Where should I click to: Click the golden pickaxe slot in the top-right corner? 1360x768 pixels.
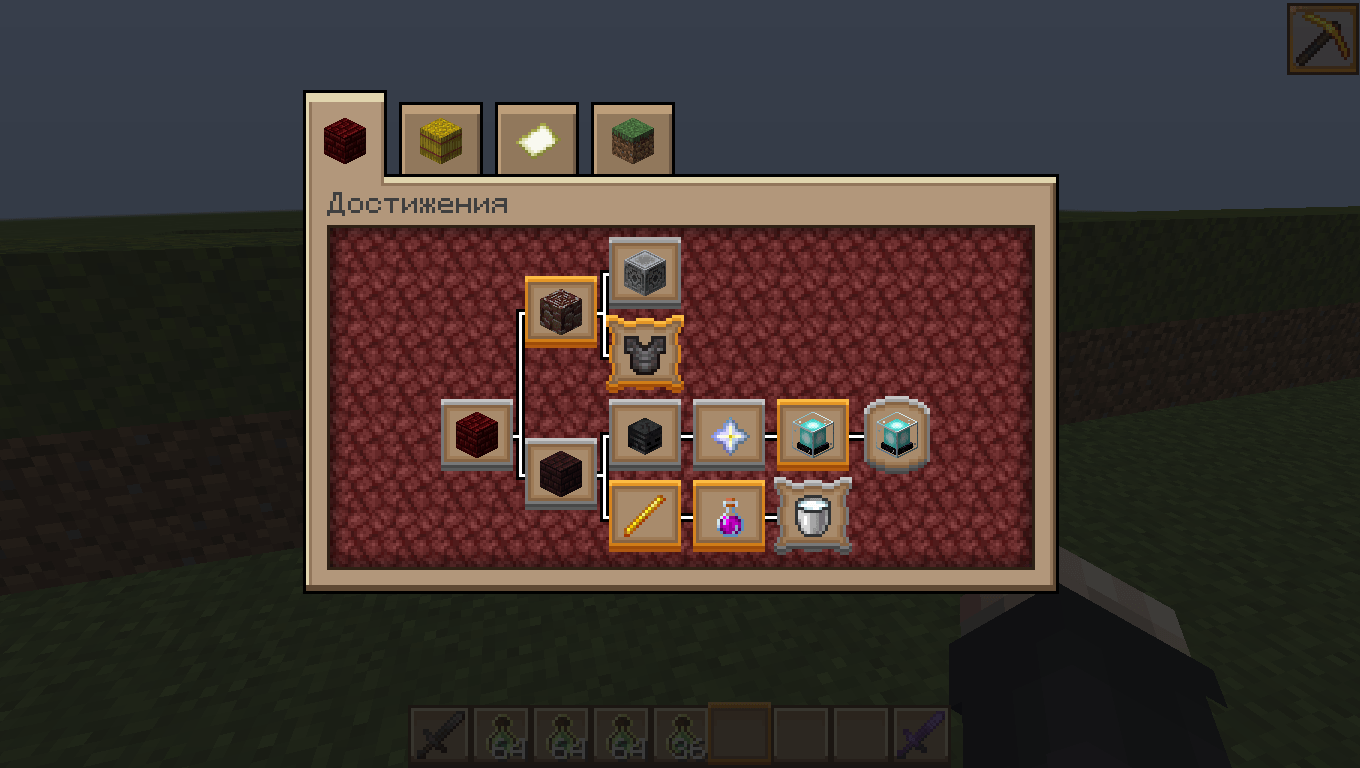[x=1322, y=40]
